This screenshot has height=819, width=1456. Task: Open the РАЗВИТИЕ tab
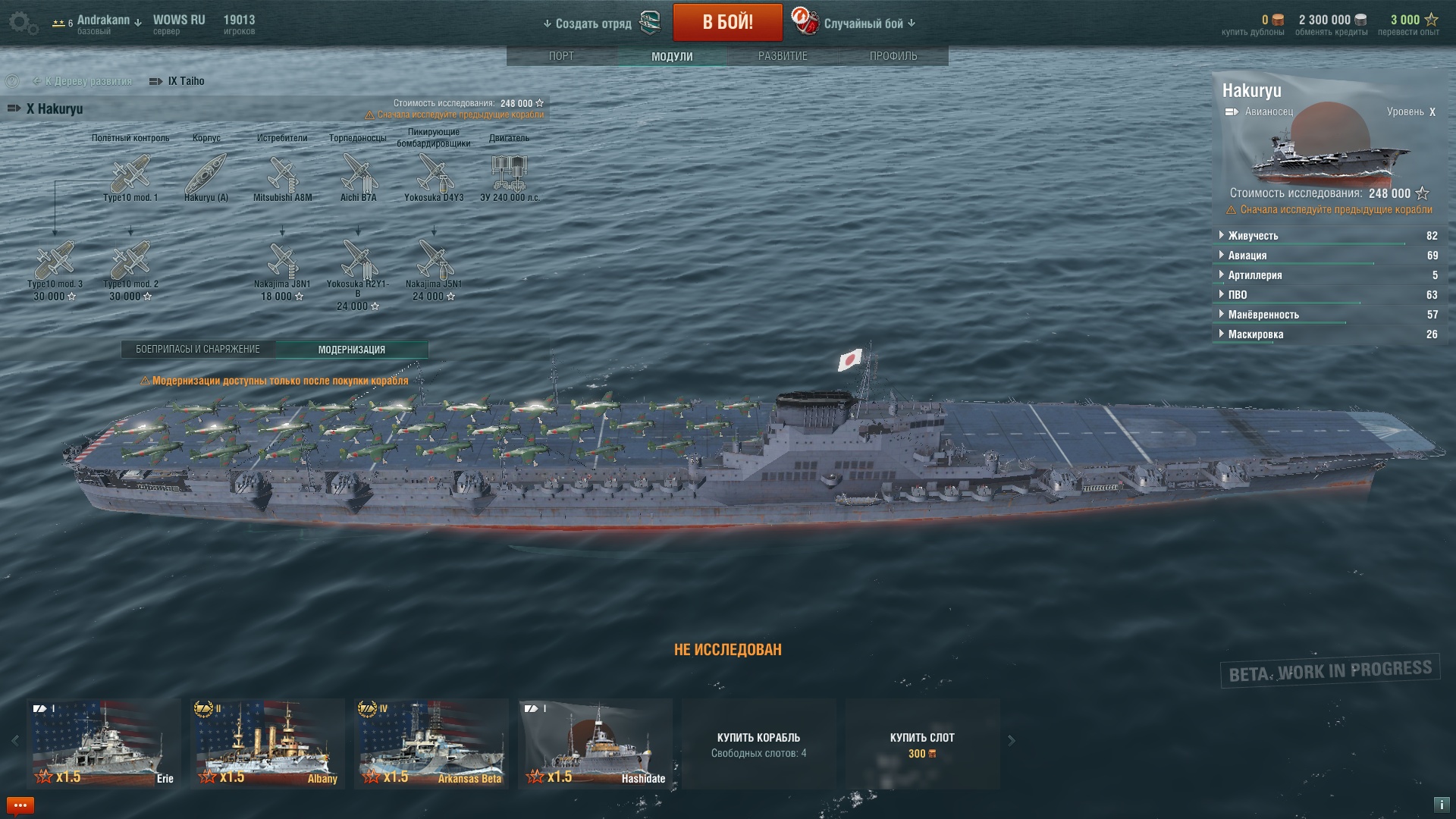[x=783, y=56]
